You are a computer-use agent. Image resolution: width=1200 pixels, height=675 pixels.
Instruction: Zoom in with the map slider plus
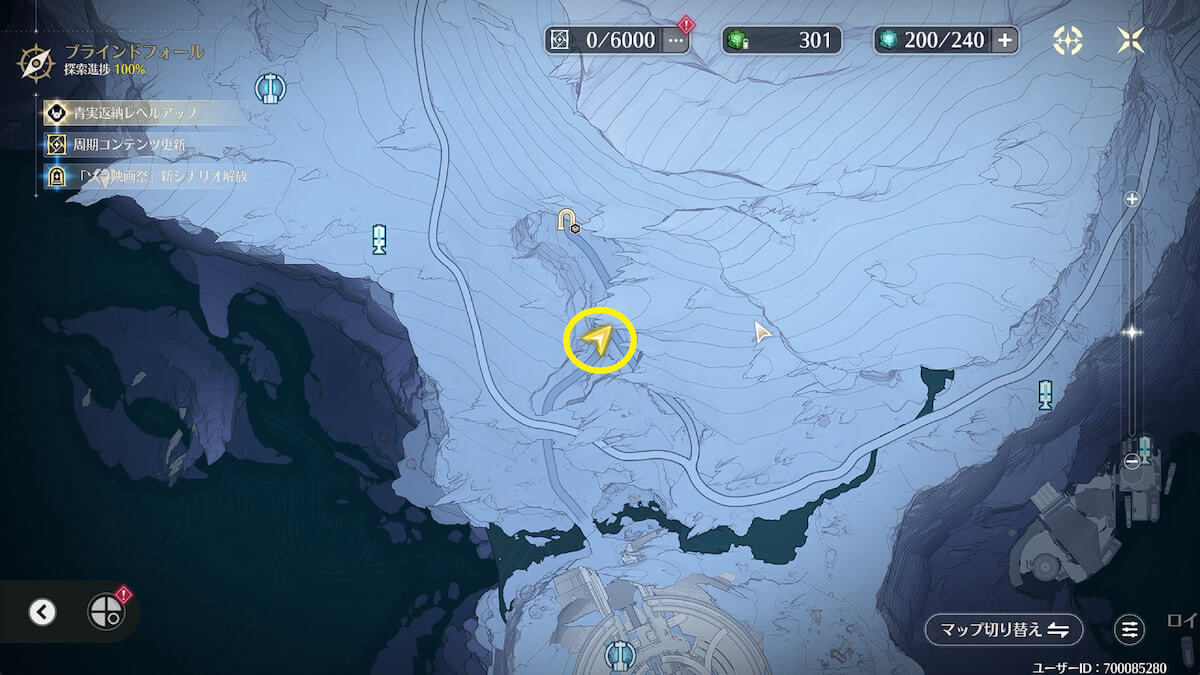[x=1133, y=199]
